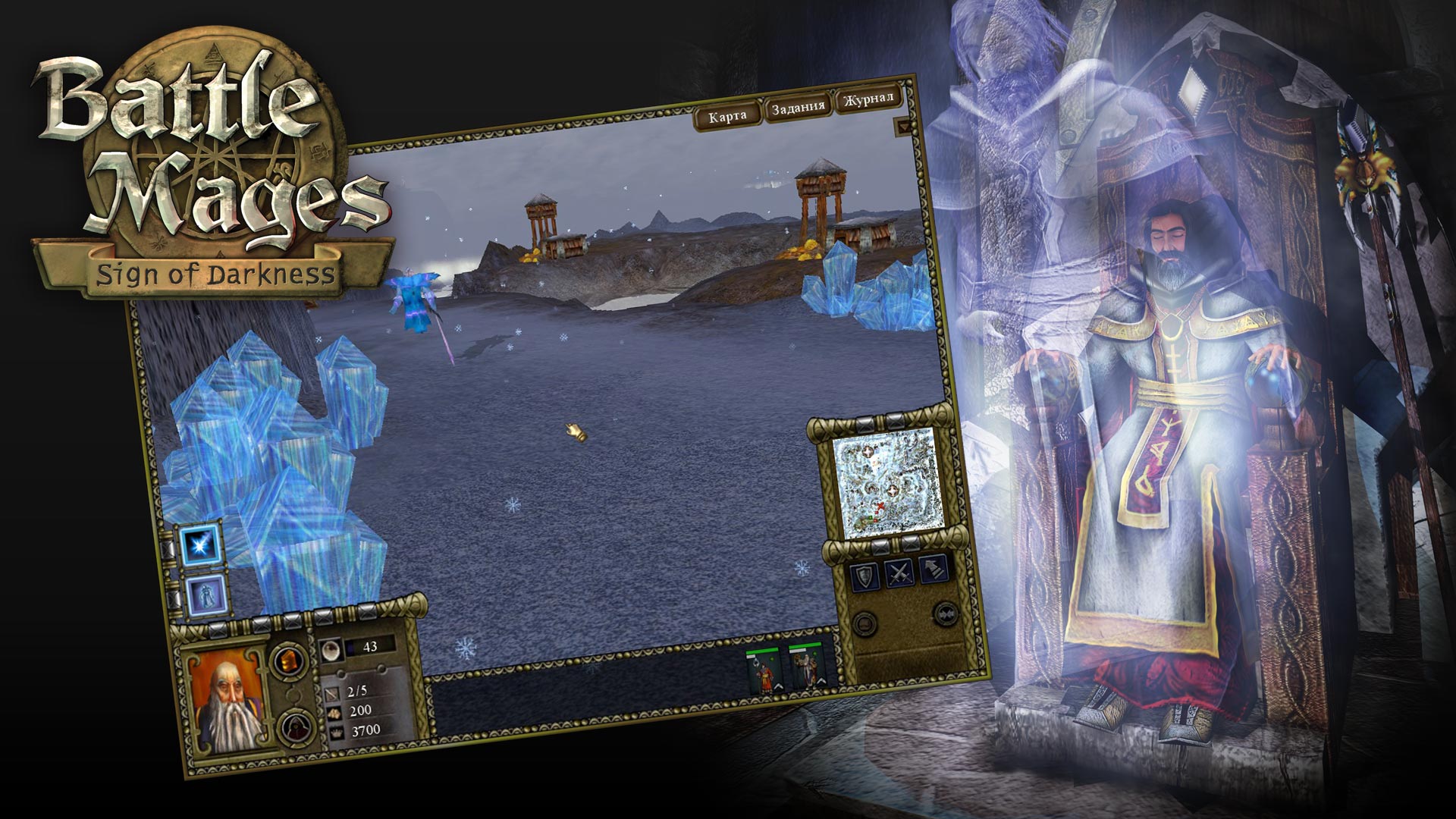Toggle the double-arrow round button near the minimap
The image size is (1456, 819).
click(x=945, y=613)
